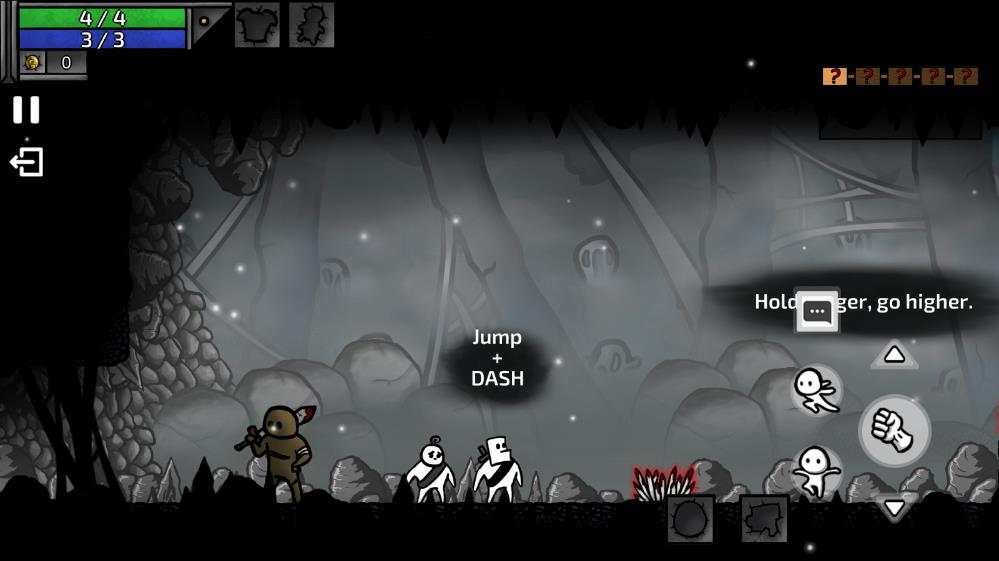Select the armor chestplate equipment slot

click(257, 24)
